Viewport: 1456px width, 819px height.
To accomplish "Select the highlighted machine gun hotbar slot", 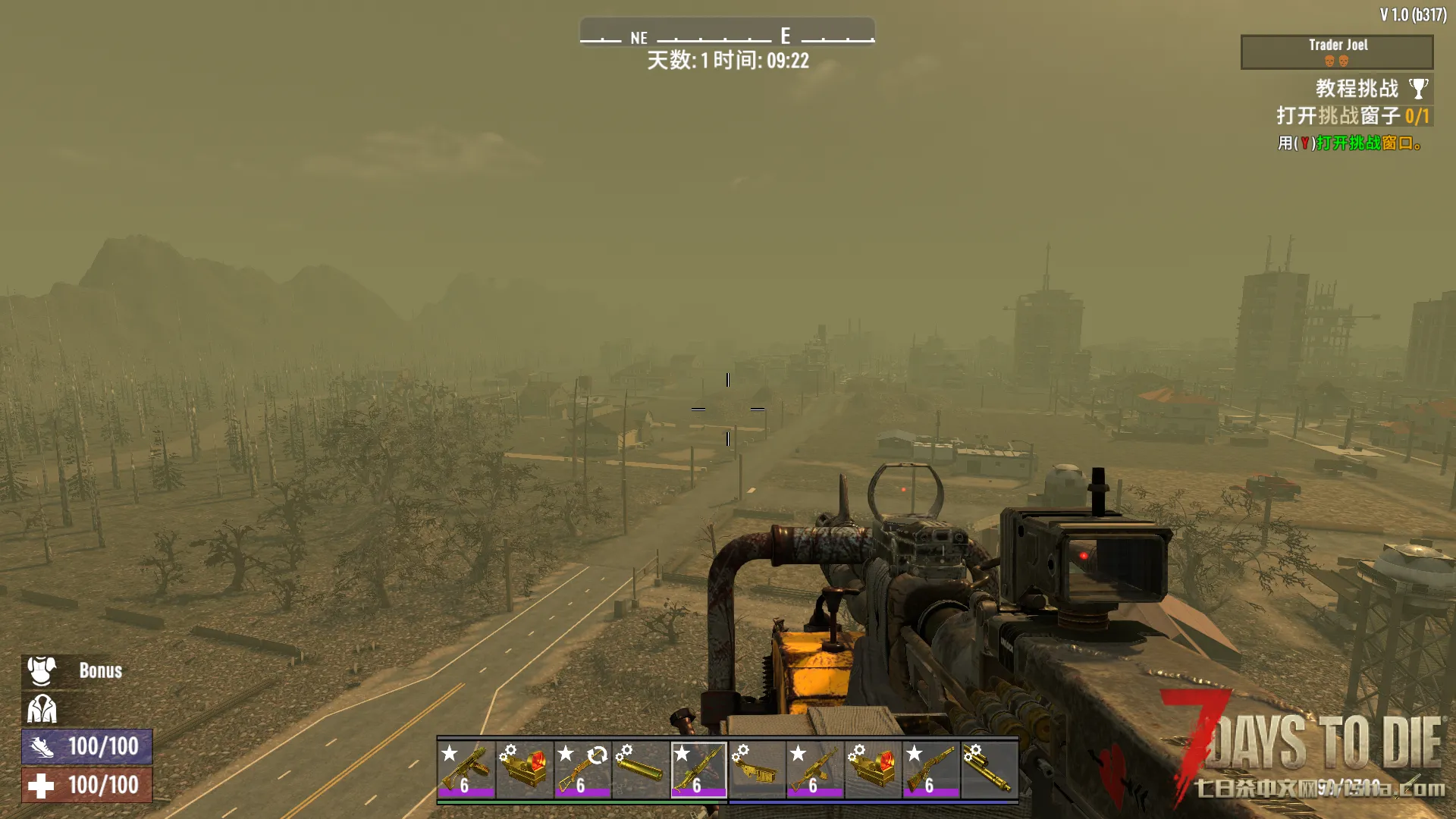I will click(x=698, y=769).
